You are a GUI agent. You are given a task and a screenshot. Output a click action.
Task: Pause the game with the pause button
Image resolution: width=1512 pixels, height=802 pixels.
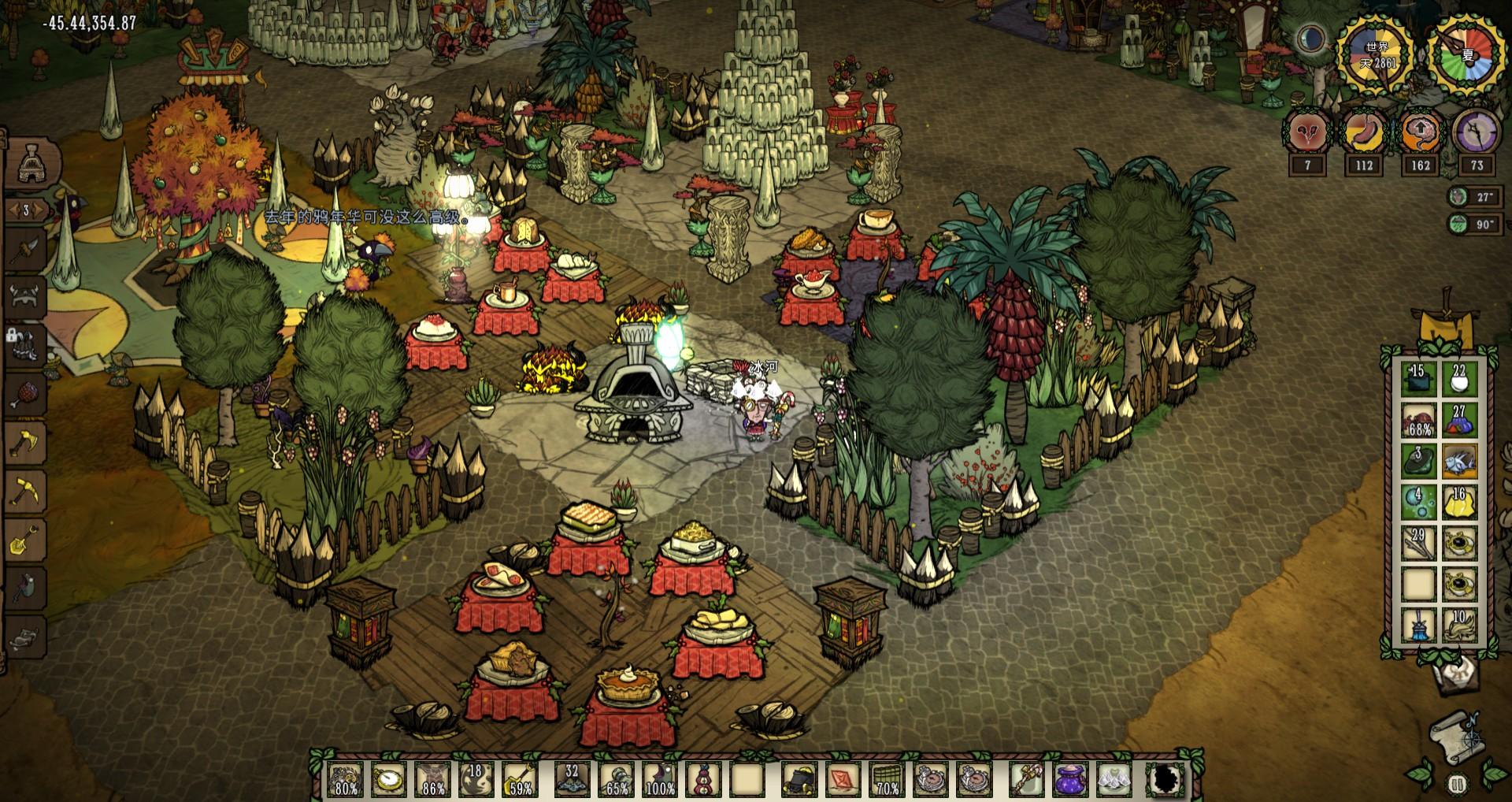1457,784
